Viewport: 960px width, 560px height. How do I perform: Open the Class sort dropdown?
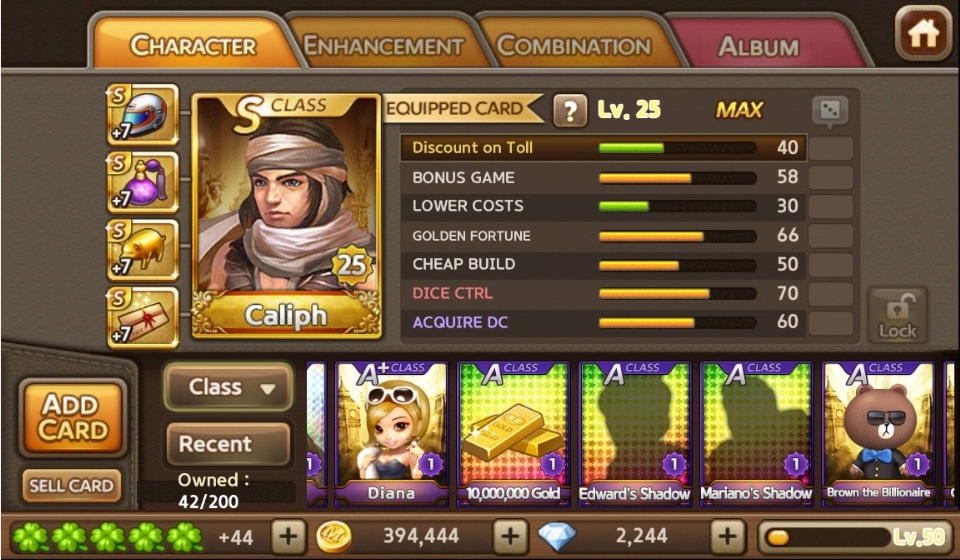[227, 387]
